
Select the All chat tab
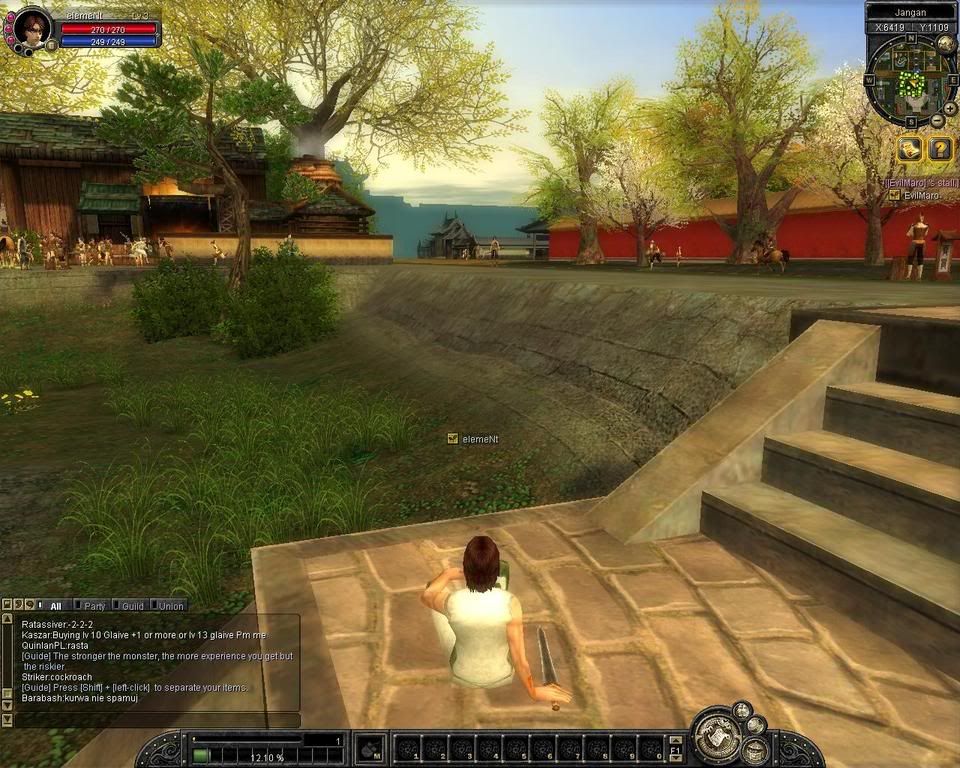53,605
